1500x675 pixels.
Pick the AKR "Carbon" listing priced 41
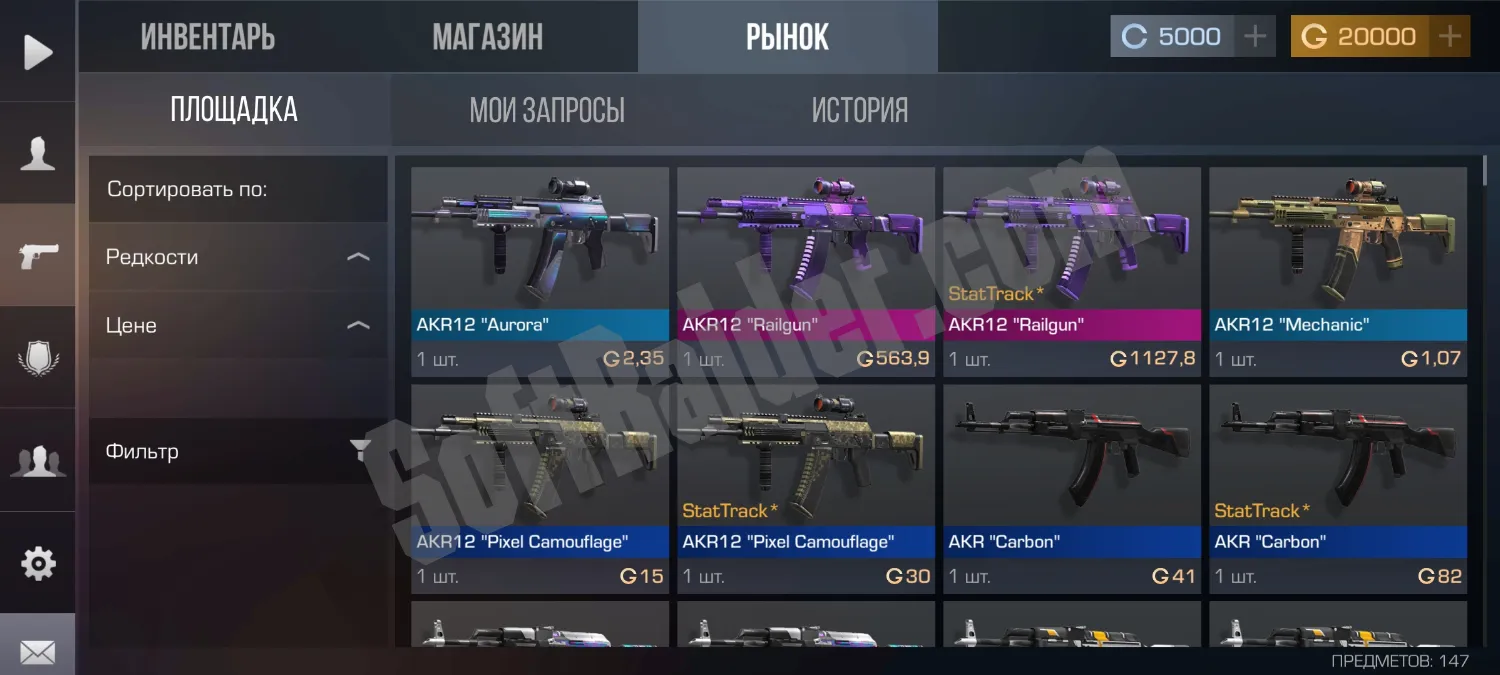coord(1072,488)
